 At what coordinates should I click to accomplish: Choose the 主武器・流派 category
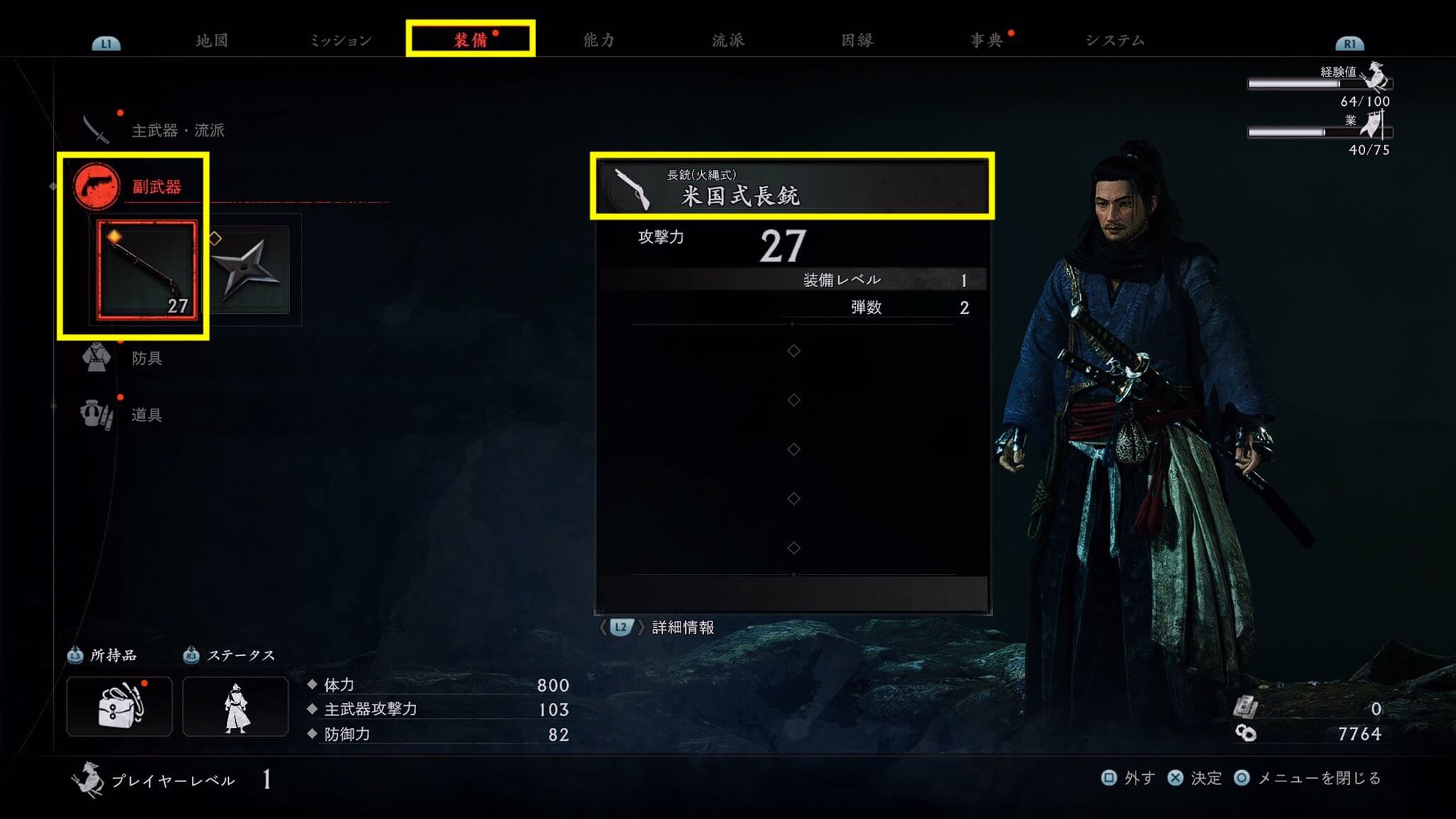pos(177,130)
